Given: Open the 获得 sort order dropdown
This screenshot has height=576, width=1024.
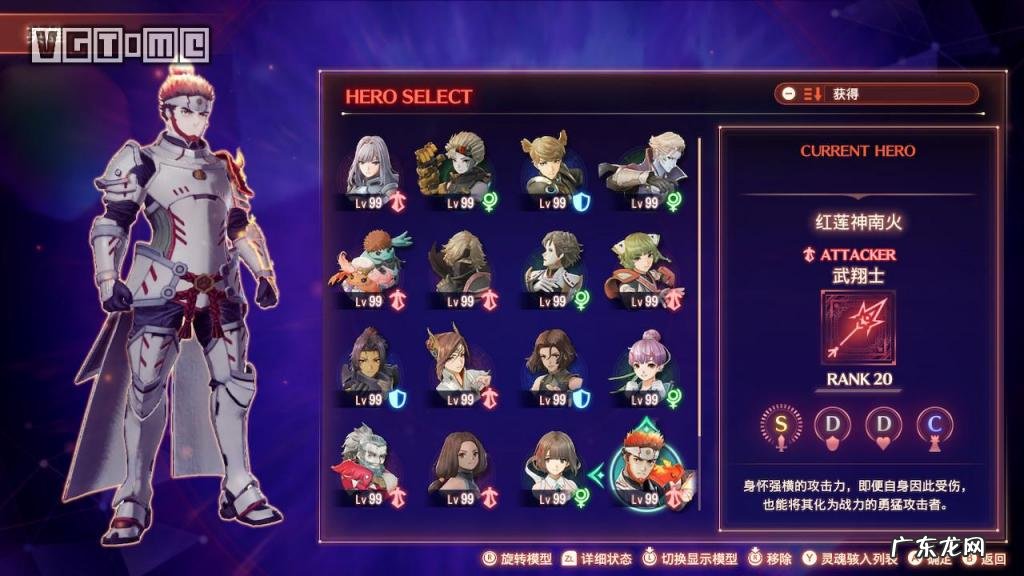Looking at the screenshot, I should (x=876, y=94).
